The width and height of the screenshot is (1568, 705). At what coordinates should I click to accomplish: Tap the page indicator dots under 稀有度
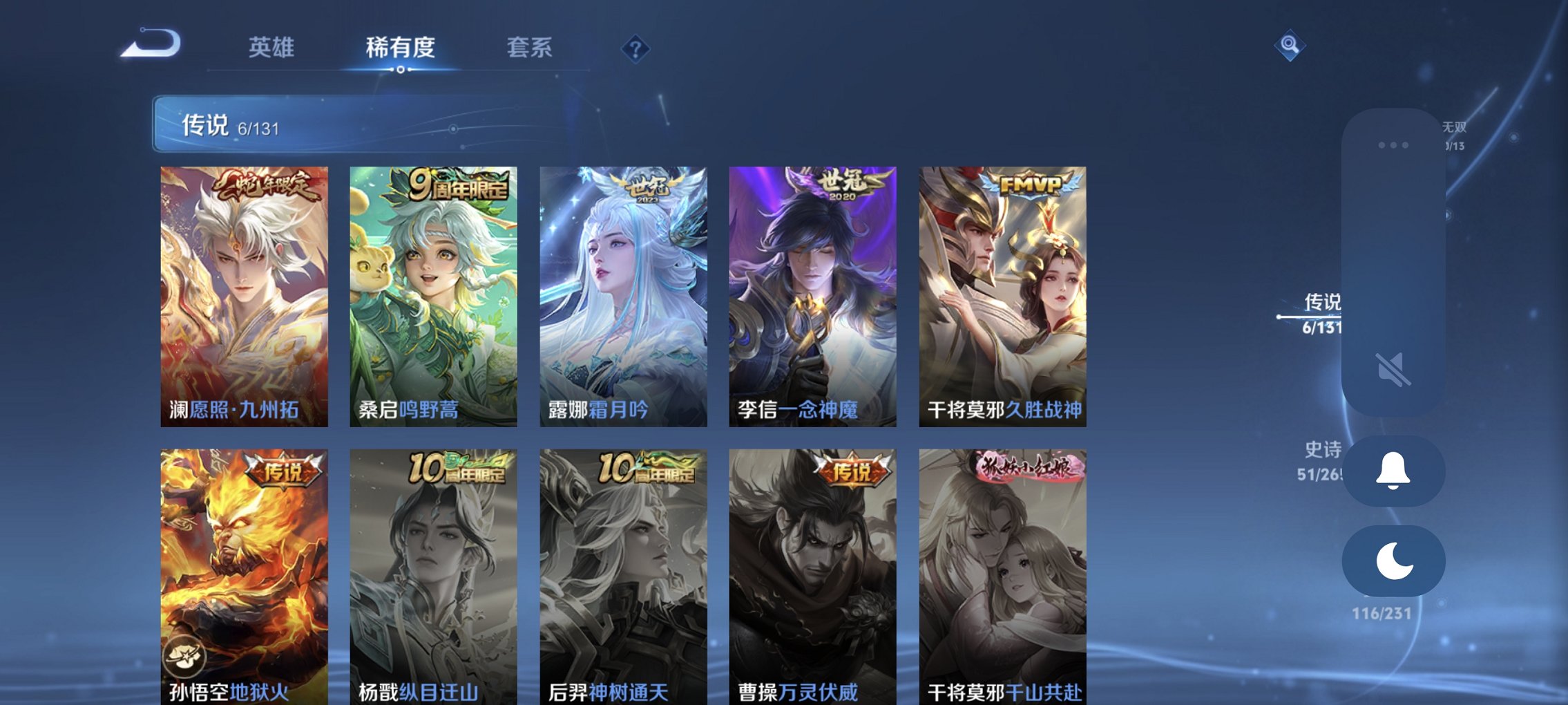pos(399,70)
